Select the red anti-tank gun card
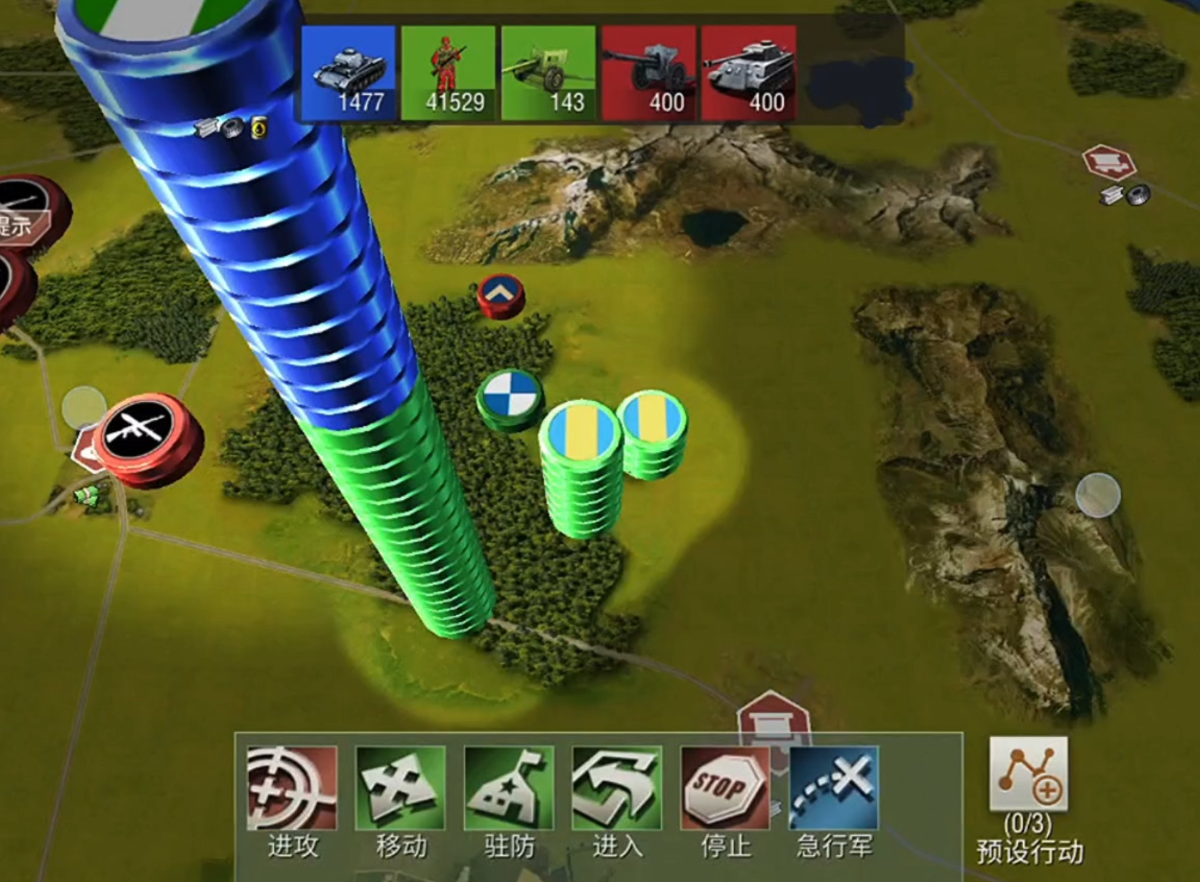The image size is (1200, 882). (x=648, y=73)
